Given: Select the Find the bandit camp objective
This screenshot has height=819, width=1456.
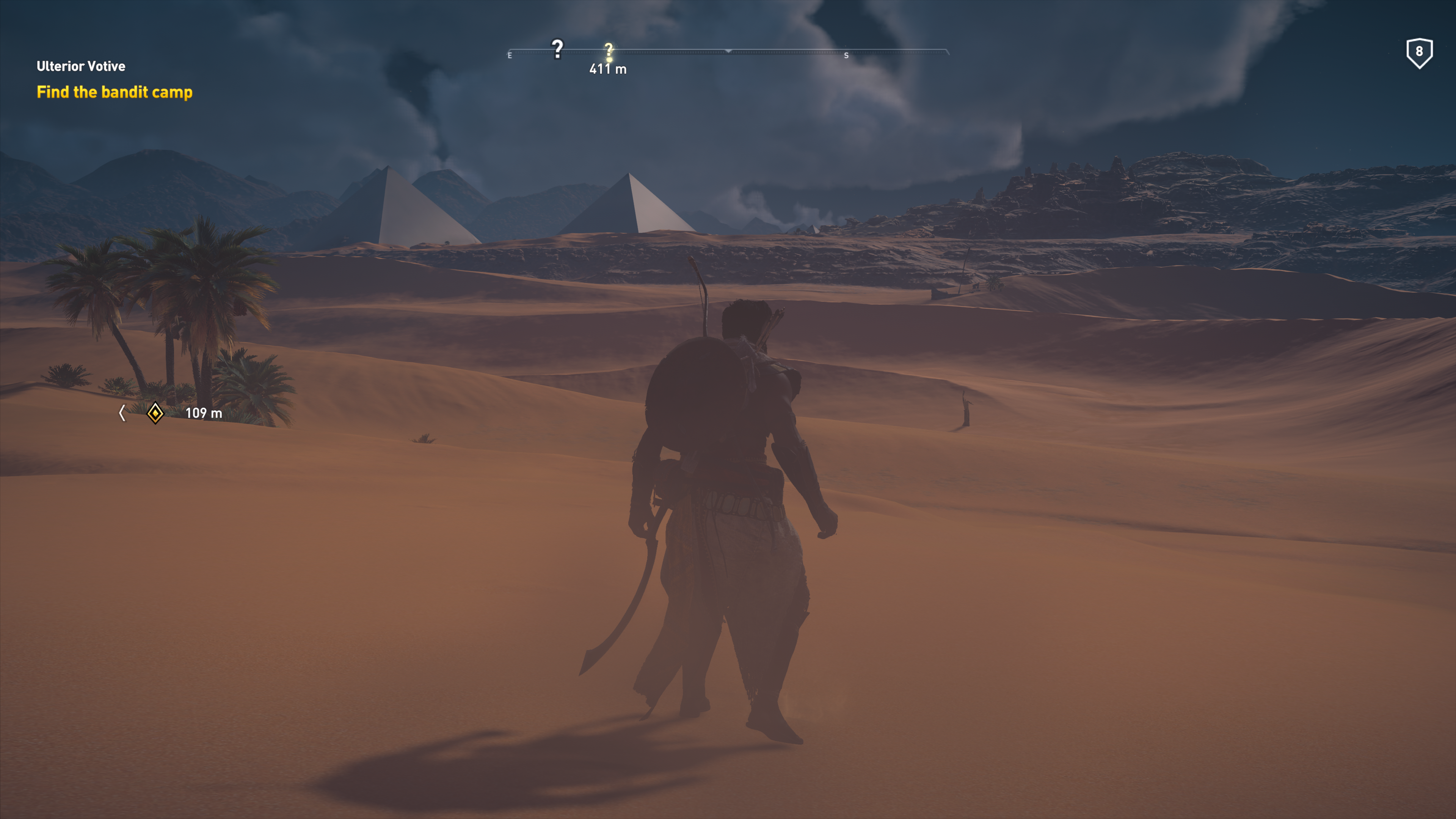Looking at the screenshot, I should pos(114,92).
